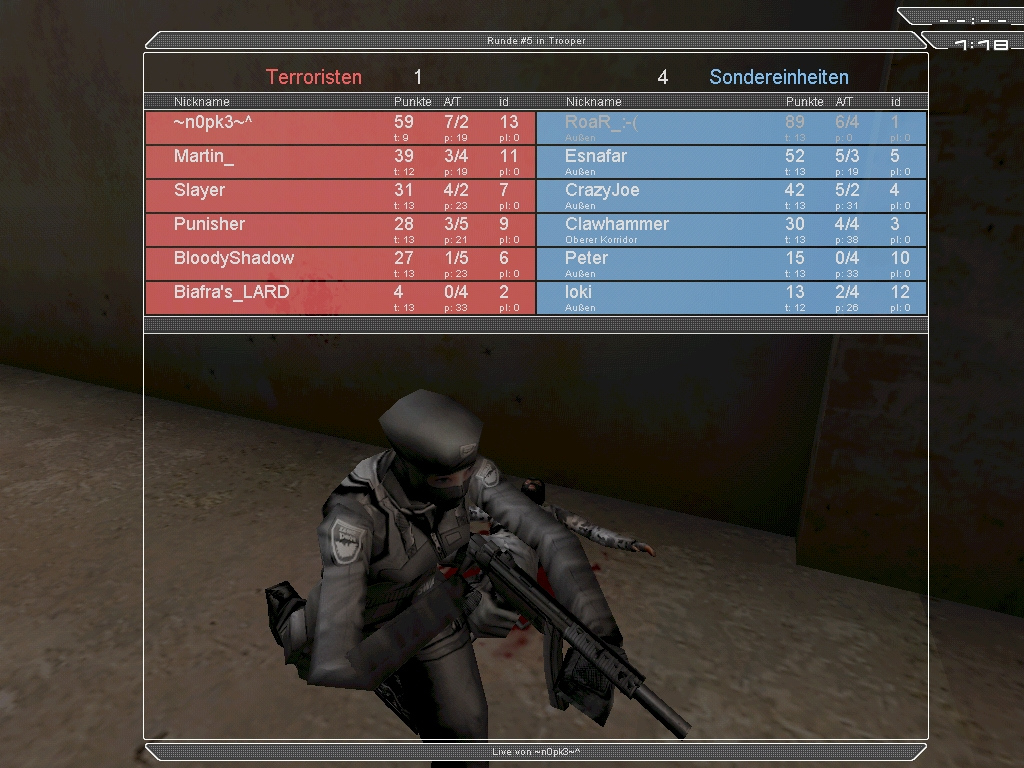Click Martin_ in the Terroristen list

[340, 162]
